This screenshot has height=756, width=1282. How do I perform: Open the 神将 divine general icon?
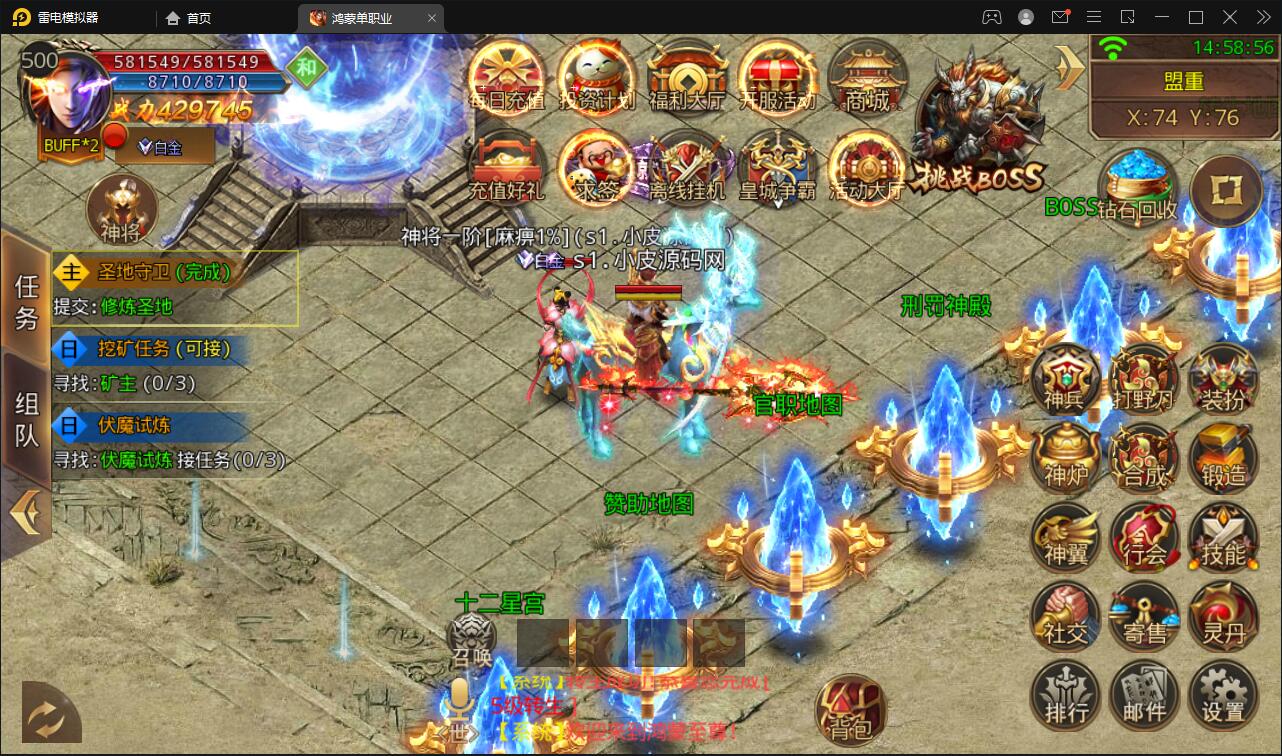122,210
